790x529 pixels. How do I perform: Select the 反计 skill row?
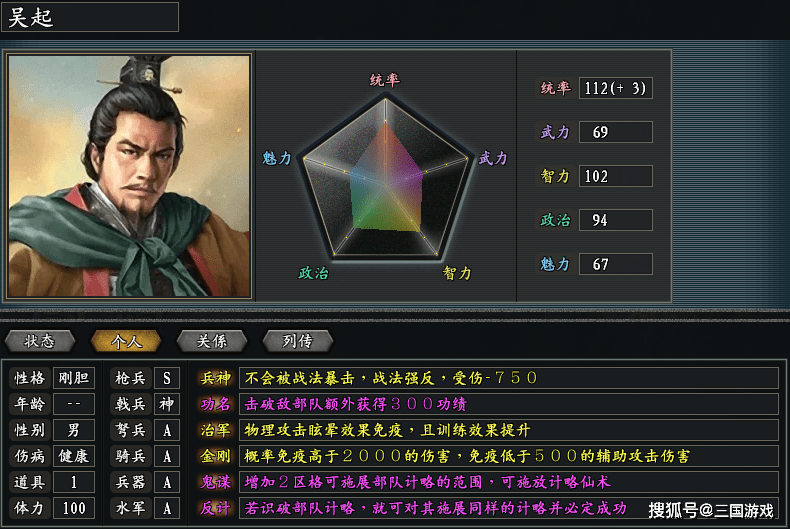point(216,508)
